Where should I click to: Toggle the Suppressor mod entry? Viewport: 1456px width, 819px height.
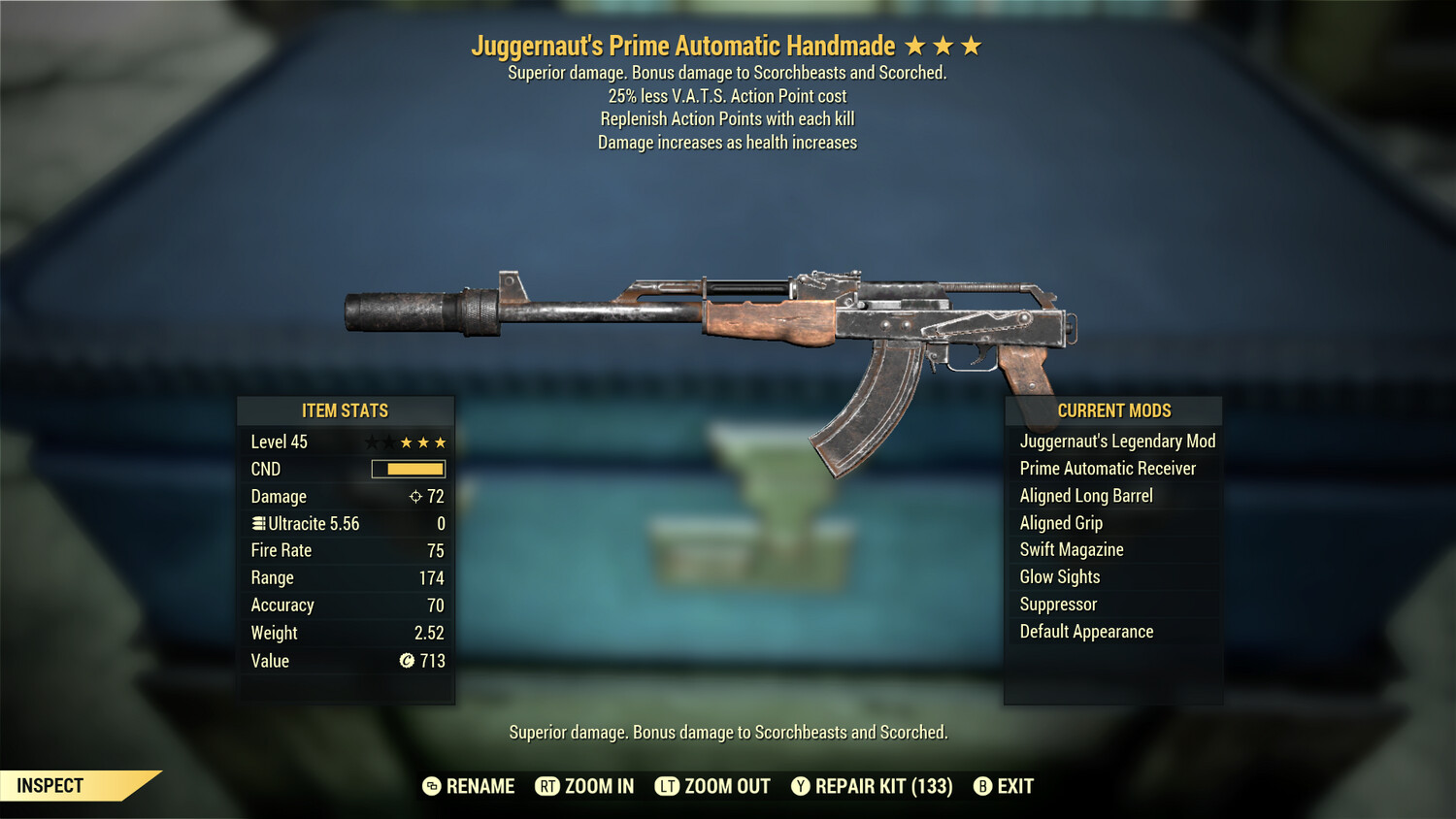pos(1057,604)
